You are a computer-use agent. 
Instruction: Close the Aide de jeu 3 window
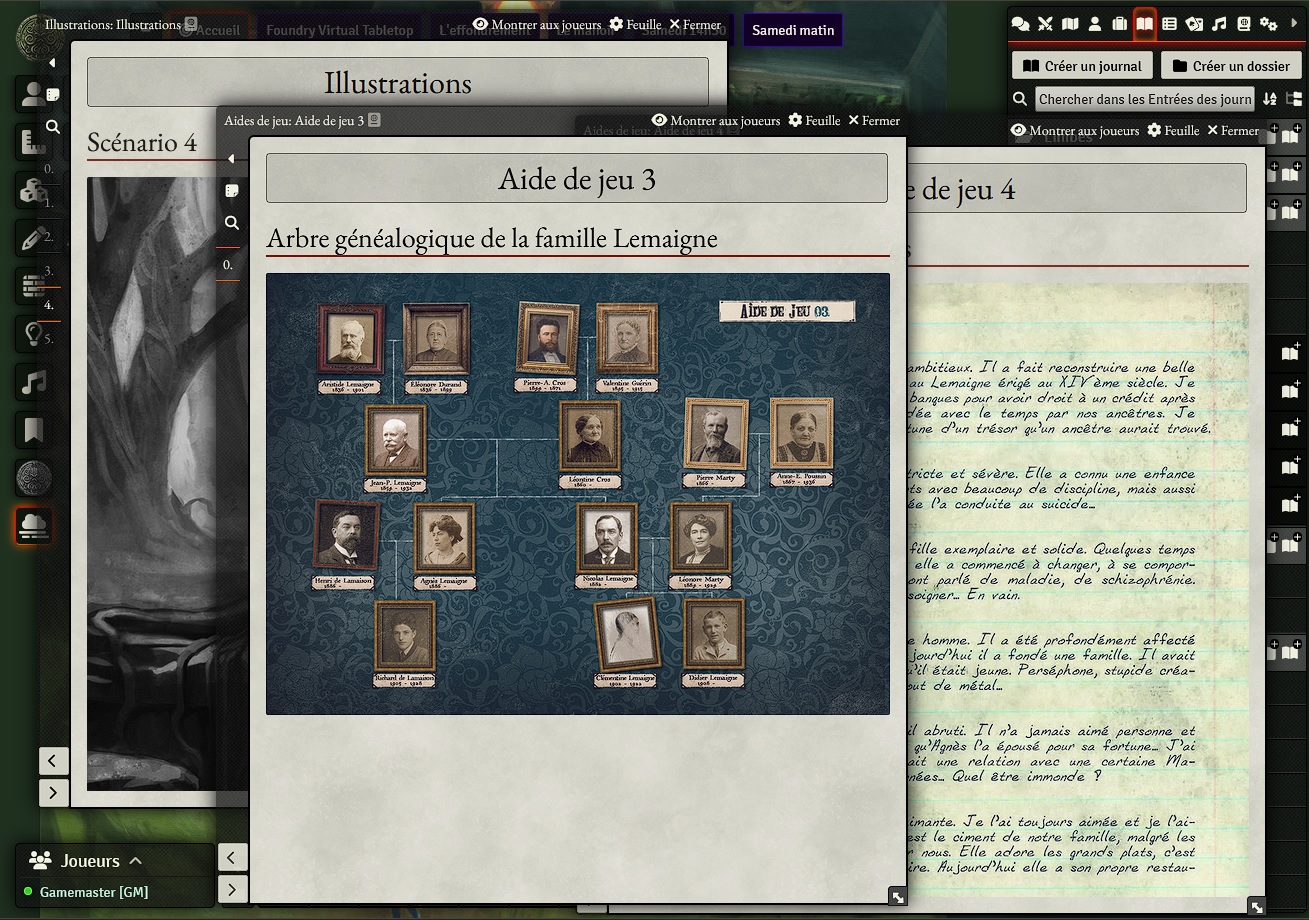click(873, 120)
